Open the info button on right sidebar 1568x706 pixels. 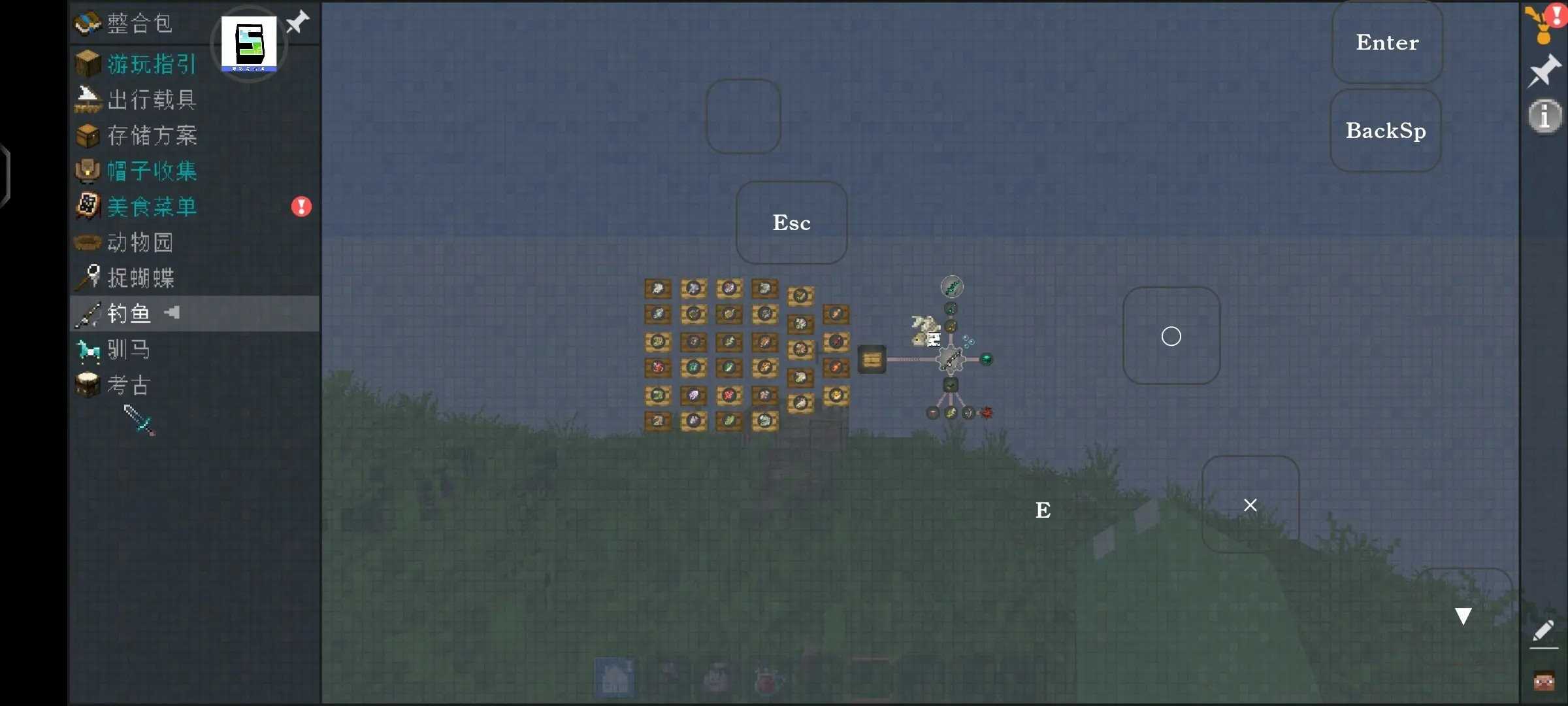pyautogui.click(x=1544, y=116)
